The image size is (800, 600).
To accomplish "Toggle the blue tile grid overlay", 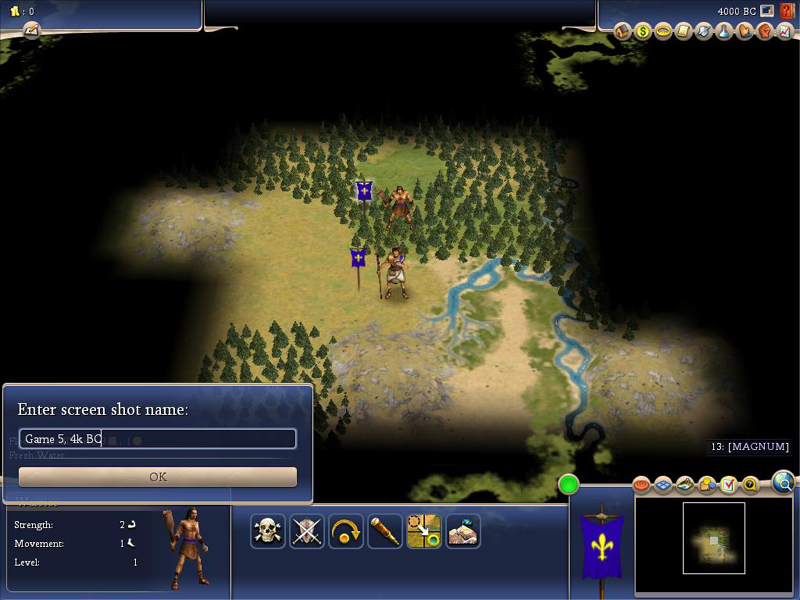I will pos(663,486).
